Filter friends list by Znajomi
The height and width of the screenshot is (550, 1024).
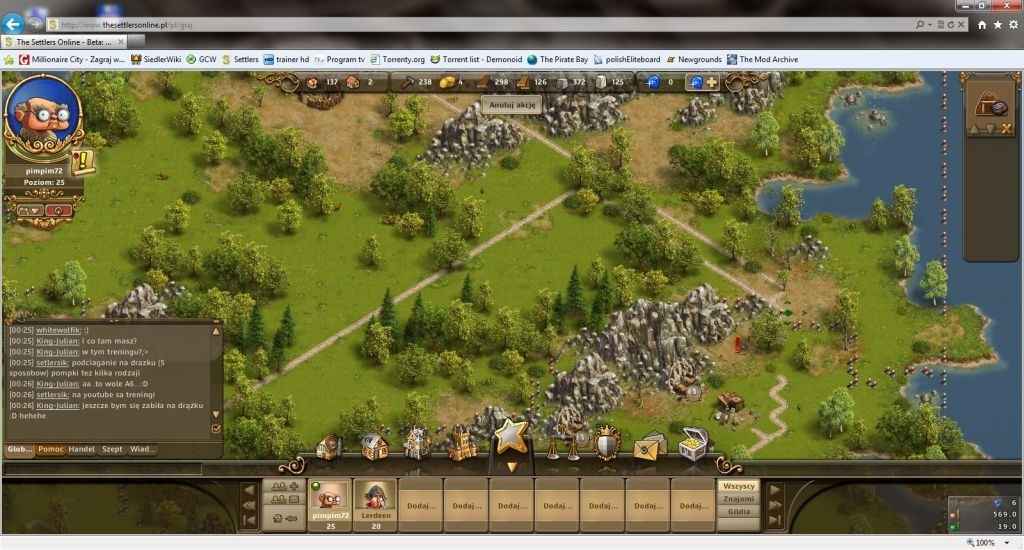point(738,498)
